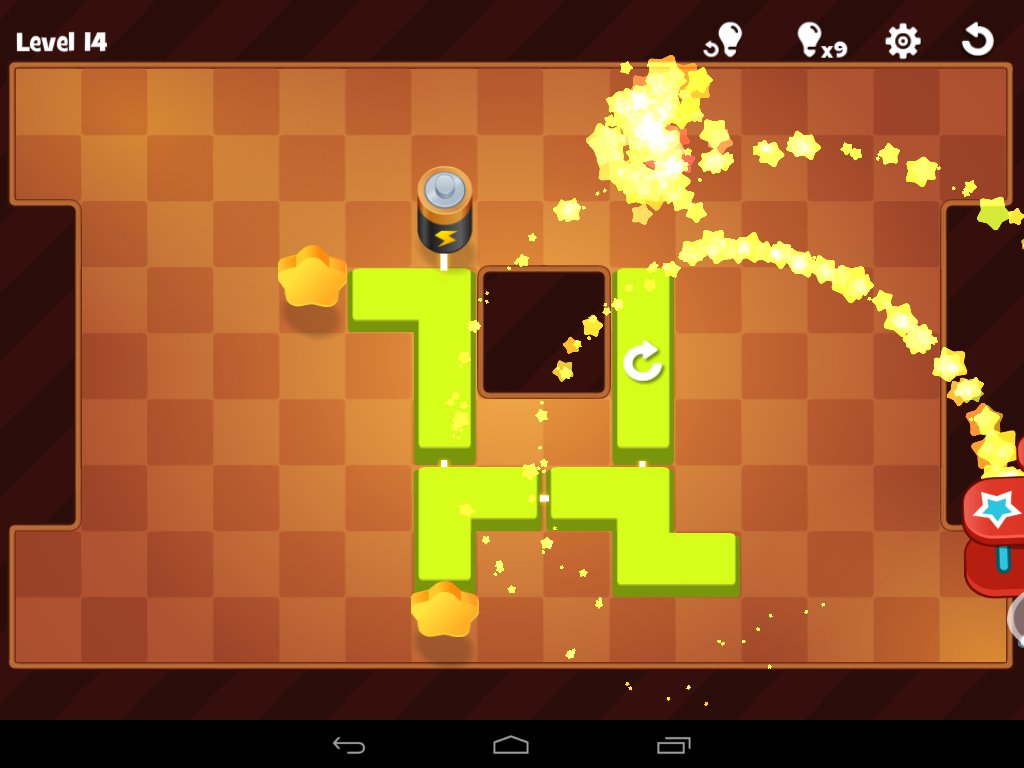
Task: Open the settings gear menu
Action: click(902, 41)
